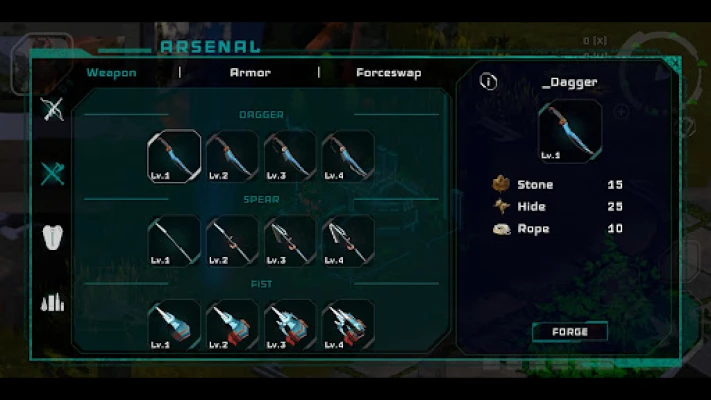711x400 pixels.
Task: Choose the Lv.2 dagger
Action: [x=232, y=156]
